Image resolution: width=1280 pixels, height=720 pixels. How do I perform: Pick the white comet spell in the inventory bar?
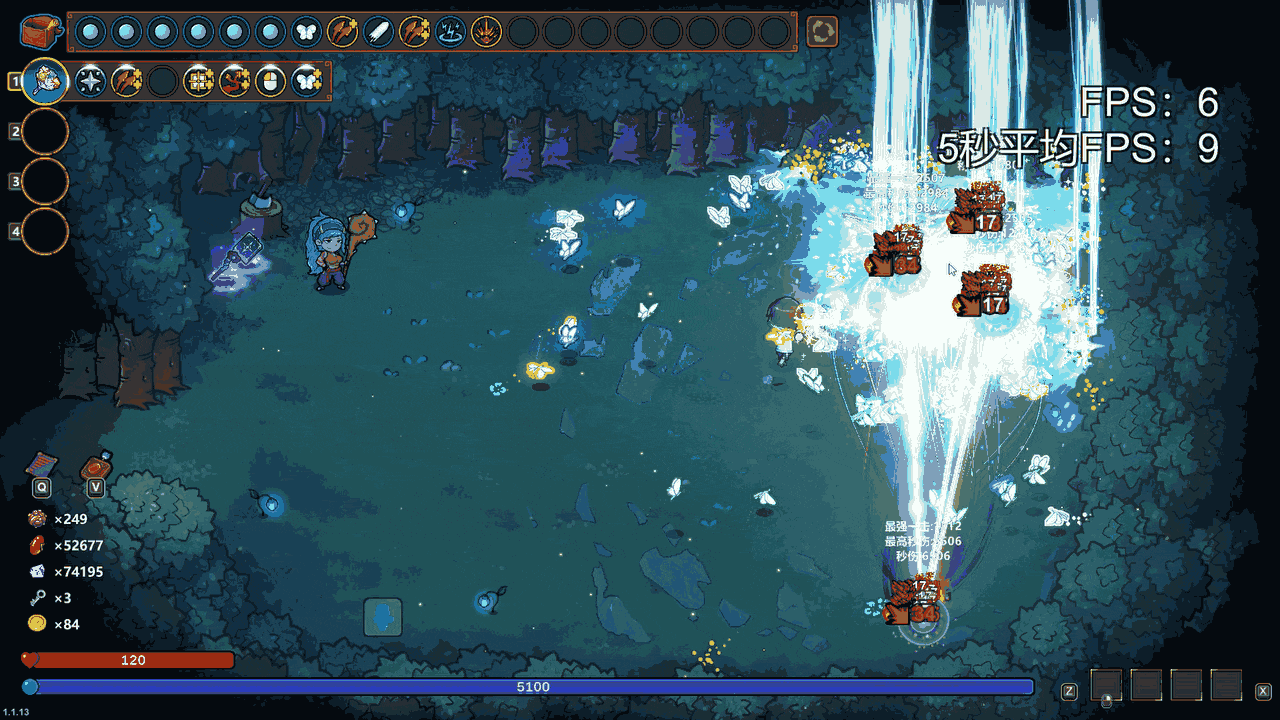coord(378,32)
